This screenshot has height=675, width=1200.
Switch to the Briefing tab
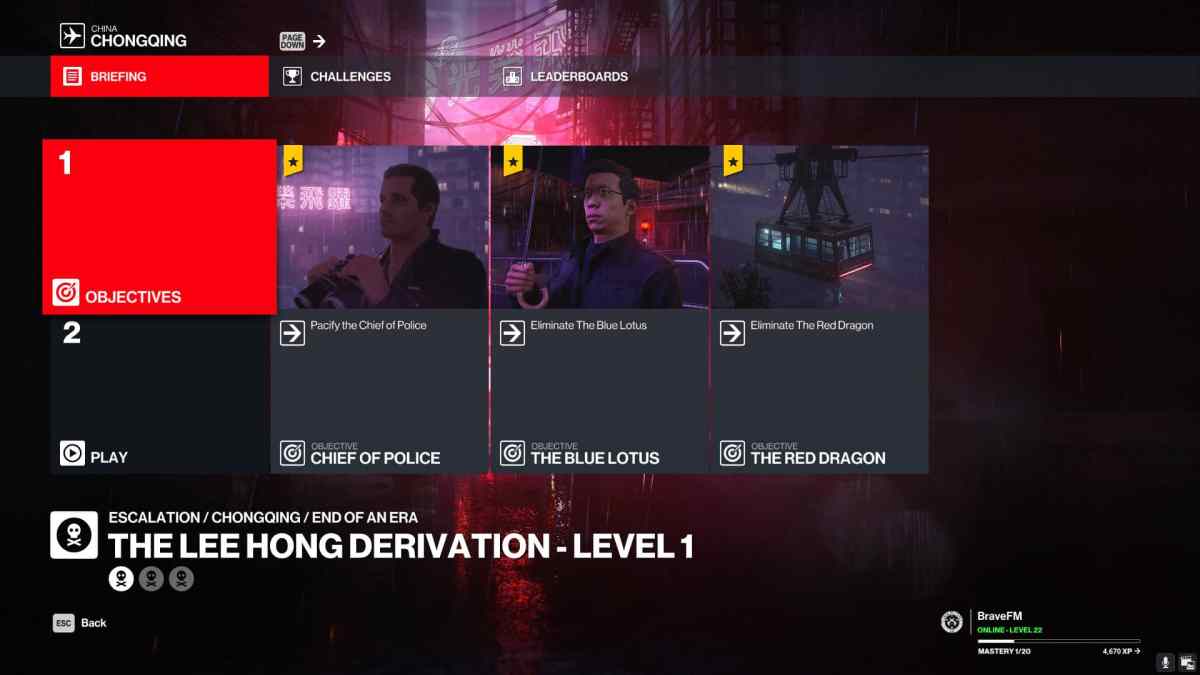tap(160, 76)
